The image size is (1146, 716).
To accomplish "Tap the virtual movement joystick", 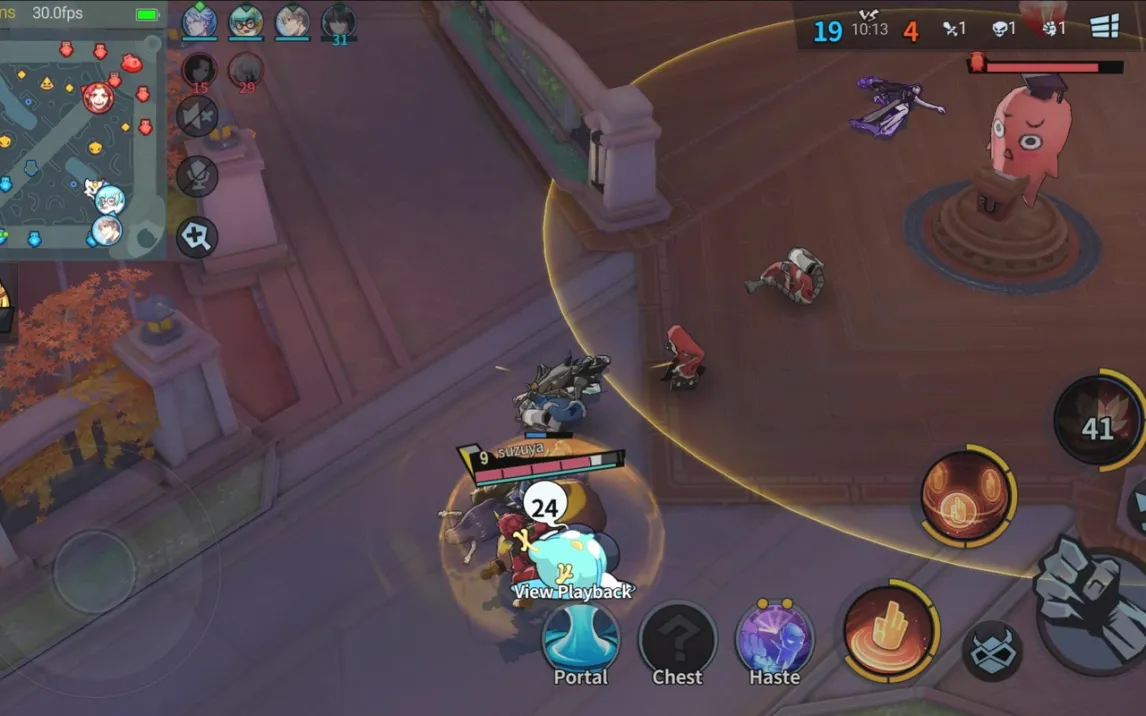I will (x=94, y=571).
